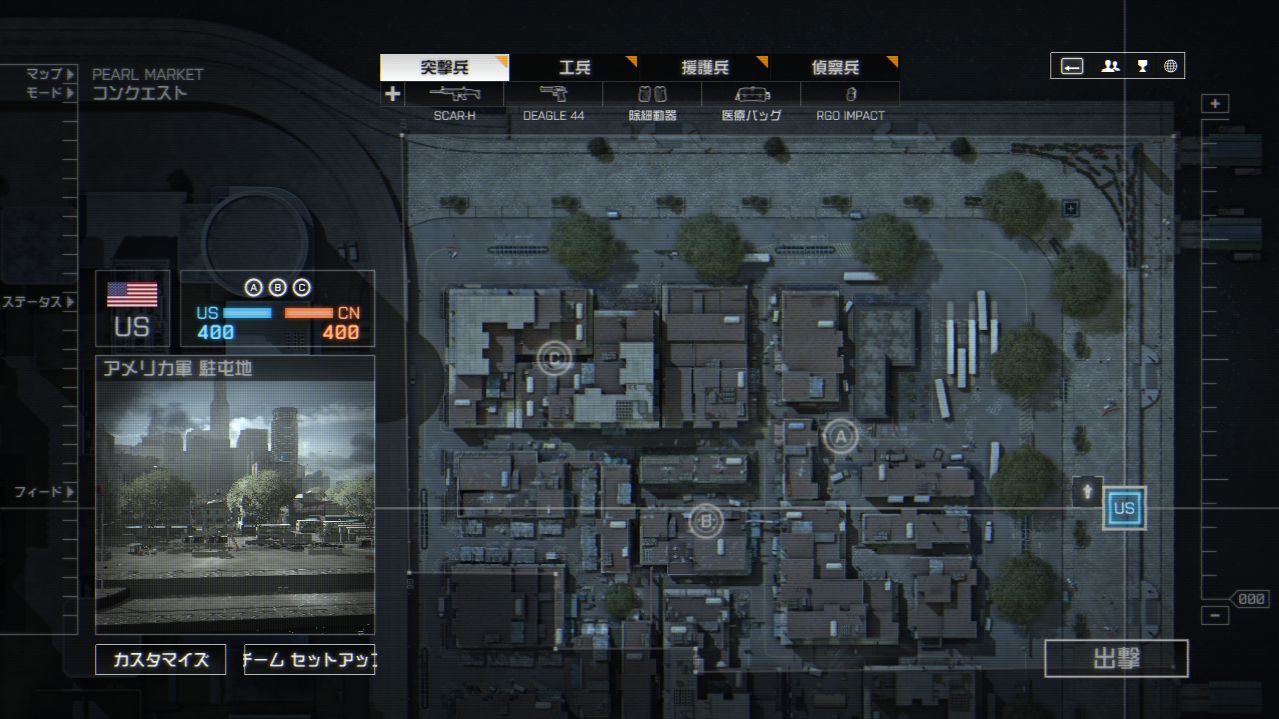
Task: Open the 偵察兵 recon class tab
Action: pos(834,68)
